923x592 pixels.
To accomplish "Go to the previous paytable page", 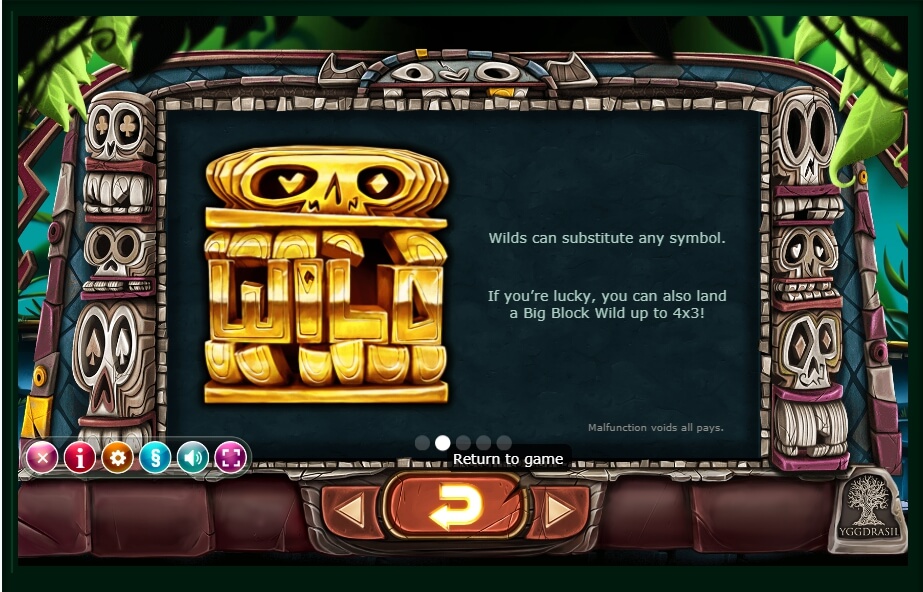I will [350, 511].
